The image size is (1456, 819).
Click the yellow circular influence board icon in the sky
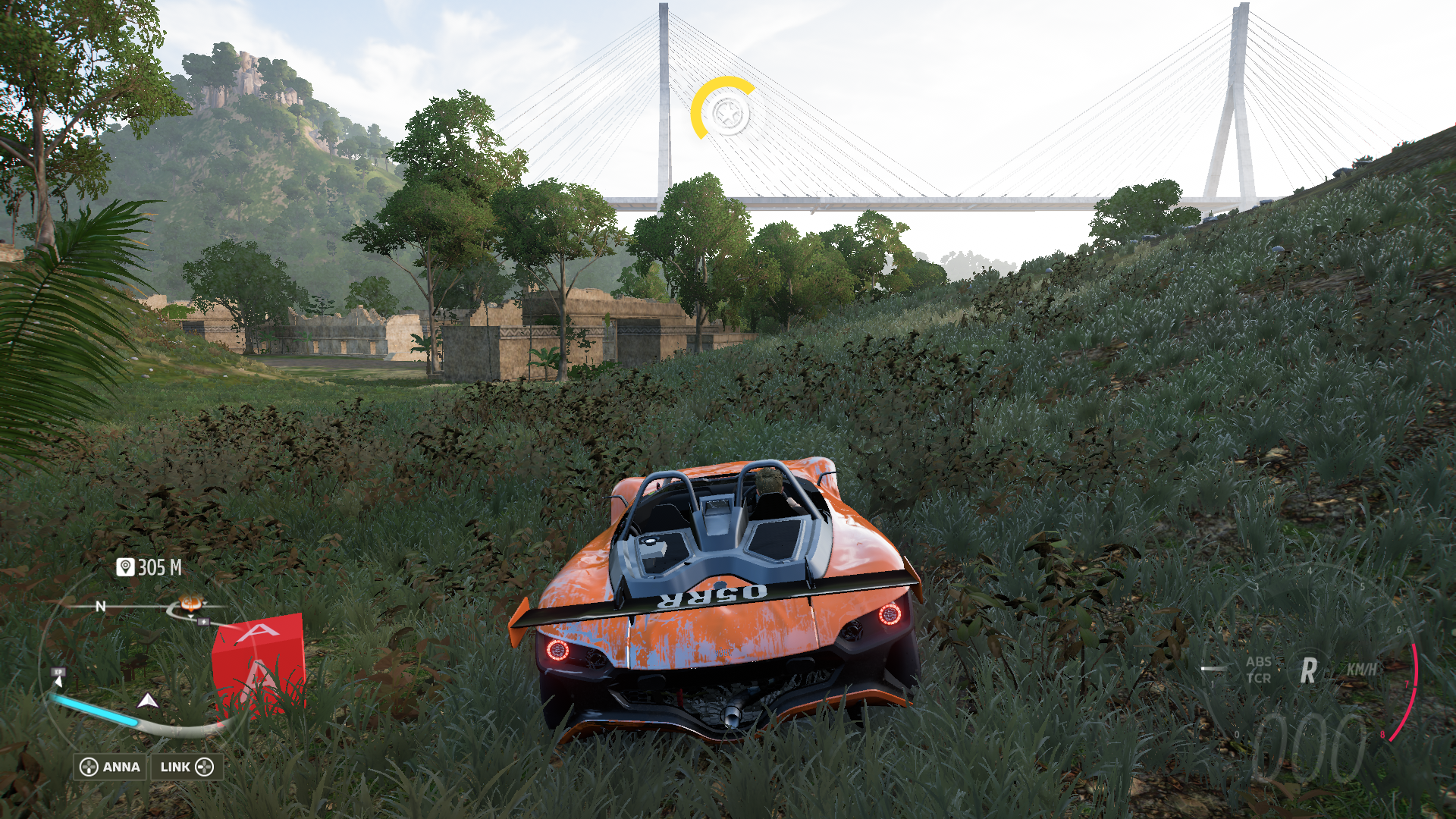click(726, 114)
